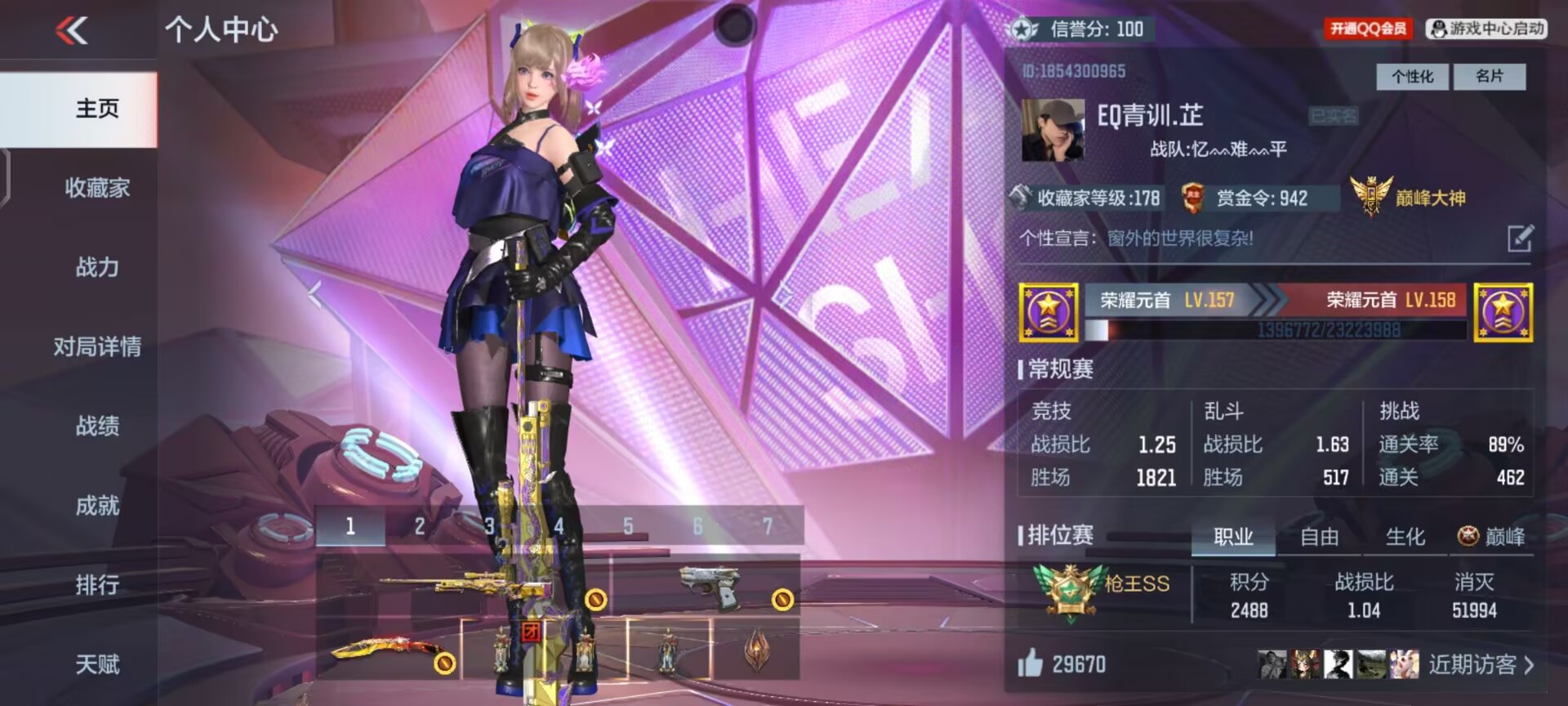Image resolution: width=1568 pixels, height=706 pixels.
Task: Switch ranked stats to 生化 tab
Action: 1405,537
